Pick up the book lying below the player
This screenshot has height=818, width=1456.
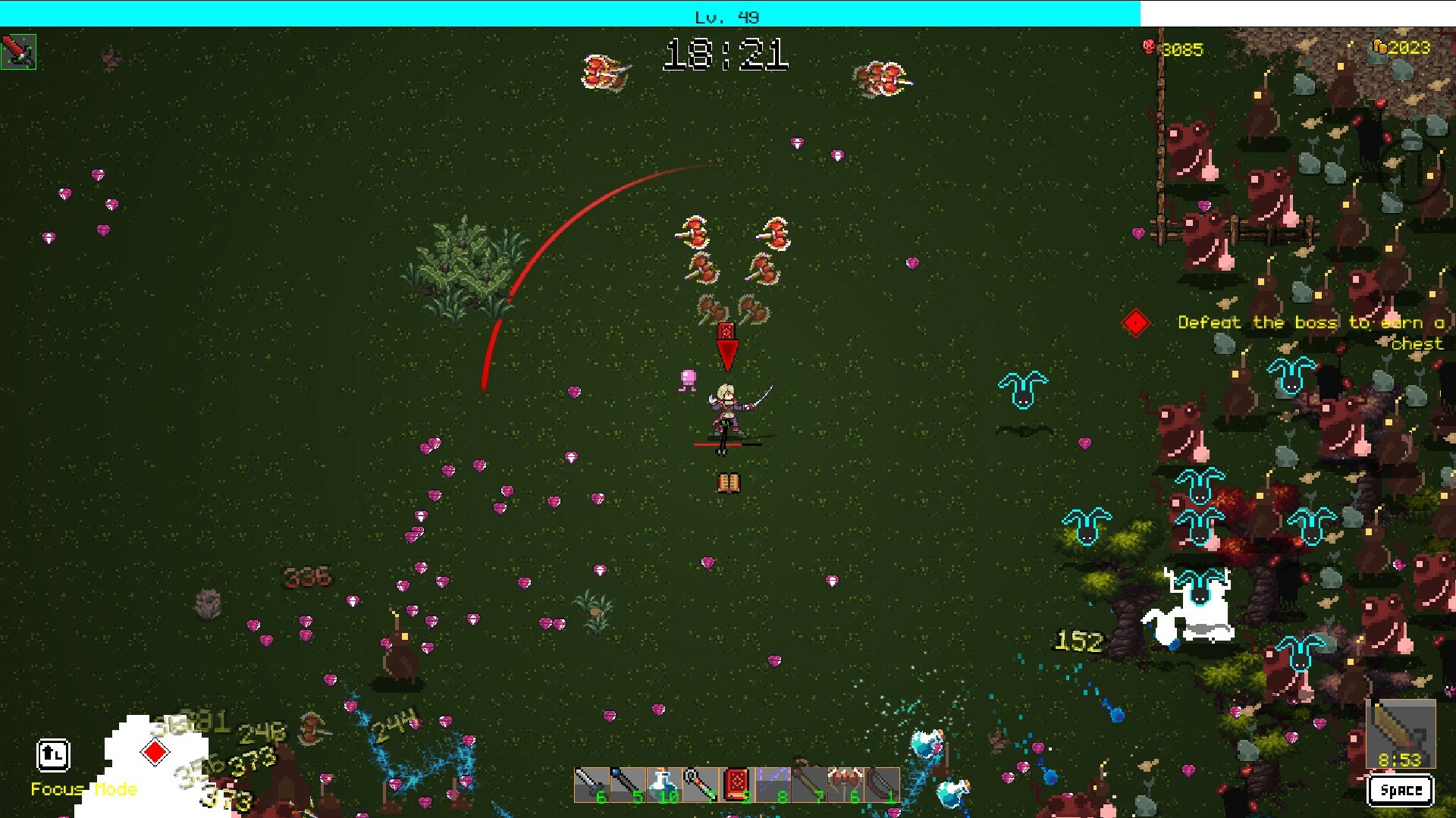point(727,482)
